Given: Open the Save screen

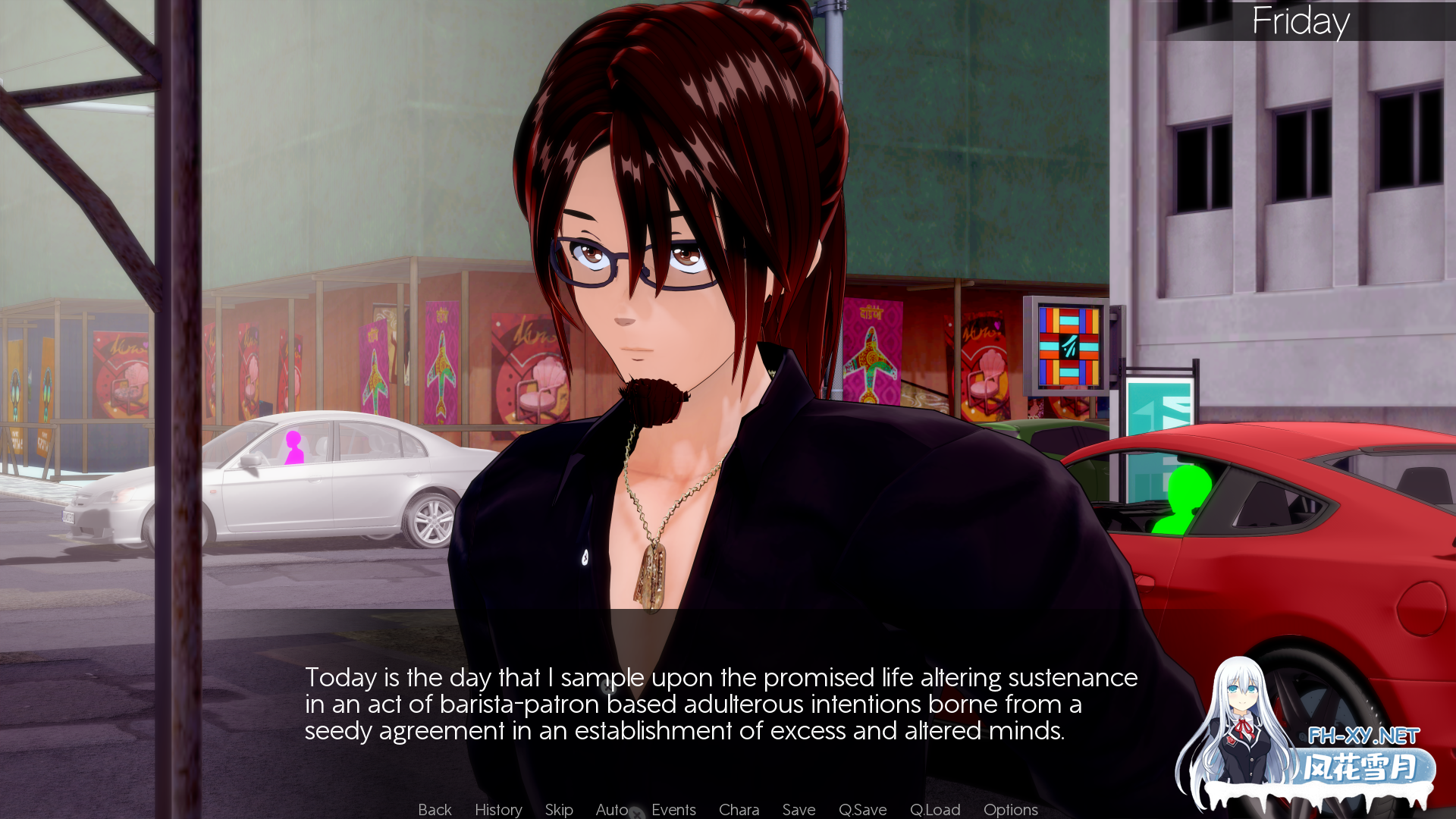Looking at the screenshot, I should click(x=798, y=809).
